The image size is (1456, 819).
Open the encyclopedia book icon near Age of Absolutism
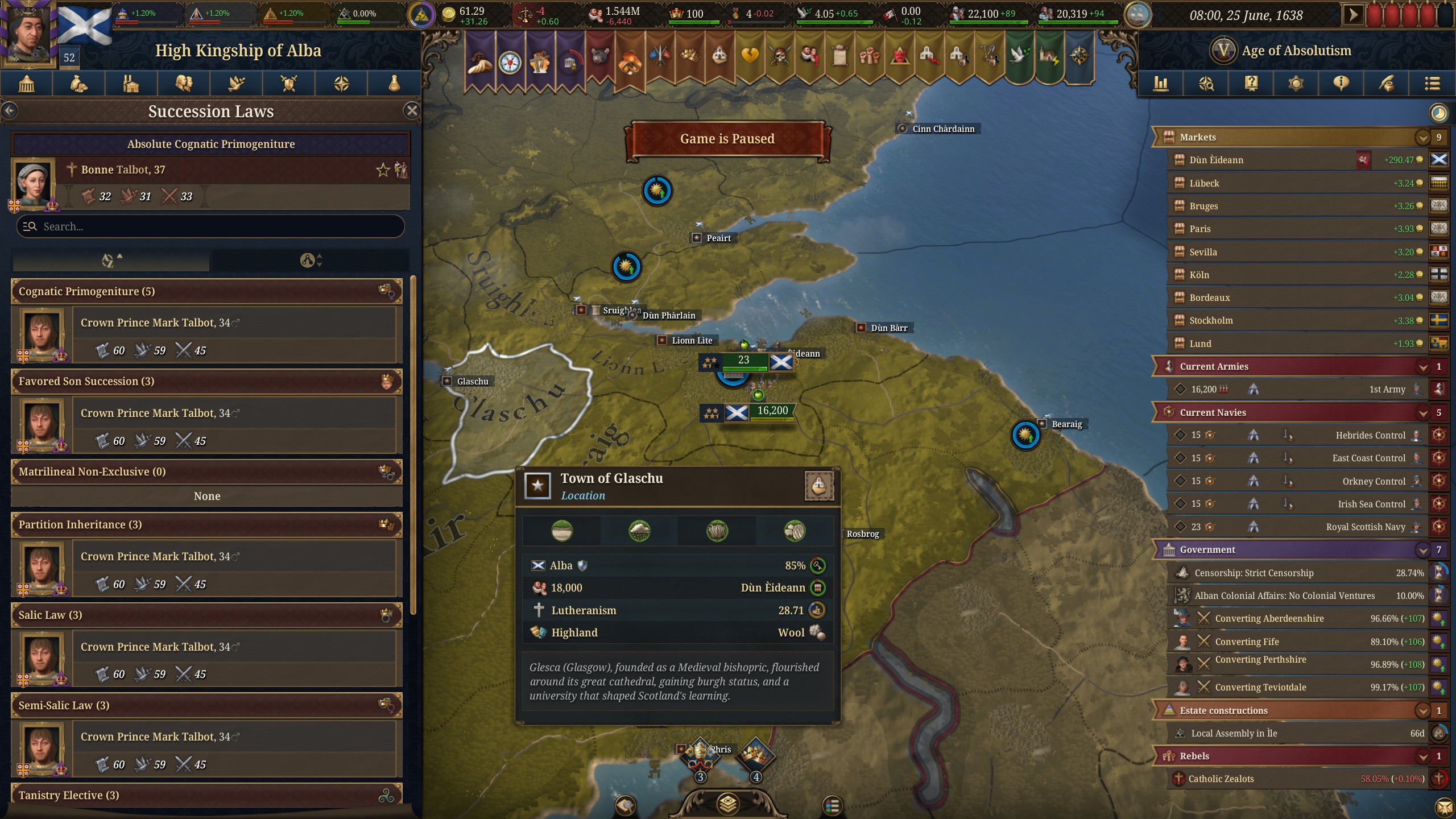tap(1251, 84)
